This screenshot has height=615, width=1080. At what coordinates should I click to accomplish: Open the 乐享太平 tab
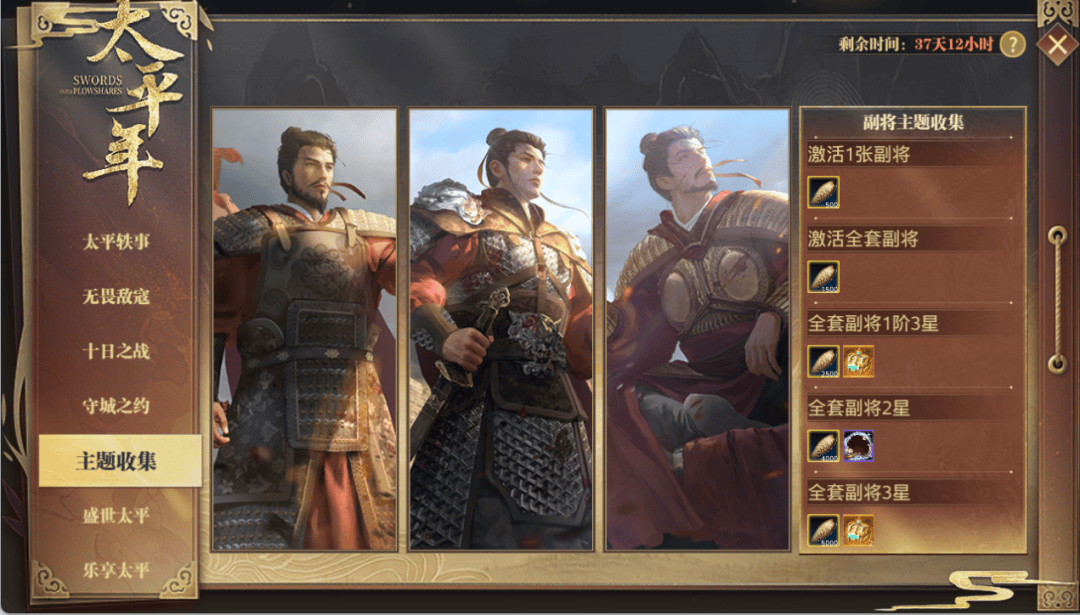[116, 570]
